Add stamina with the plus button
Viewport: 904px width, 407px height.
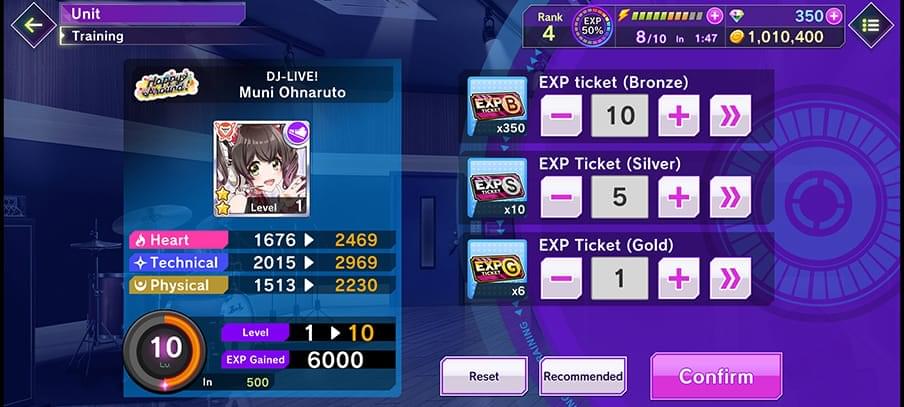(x=714, y=16)
